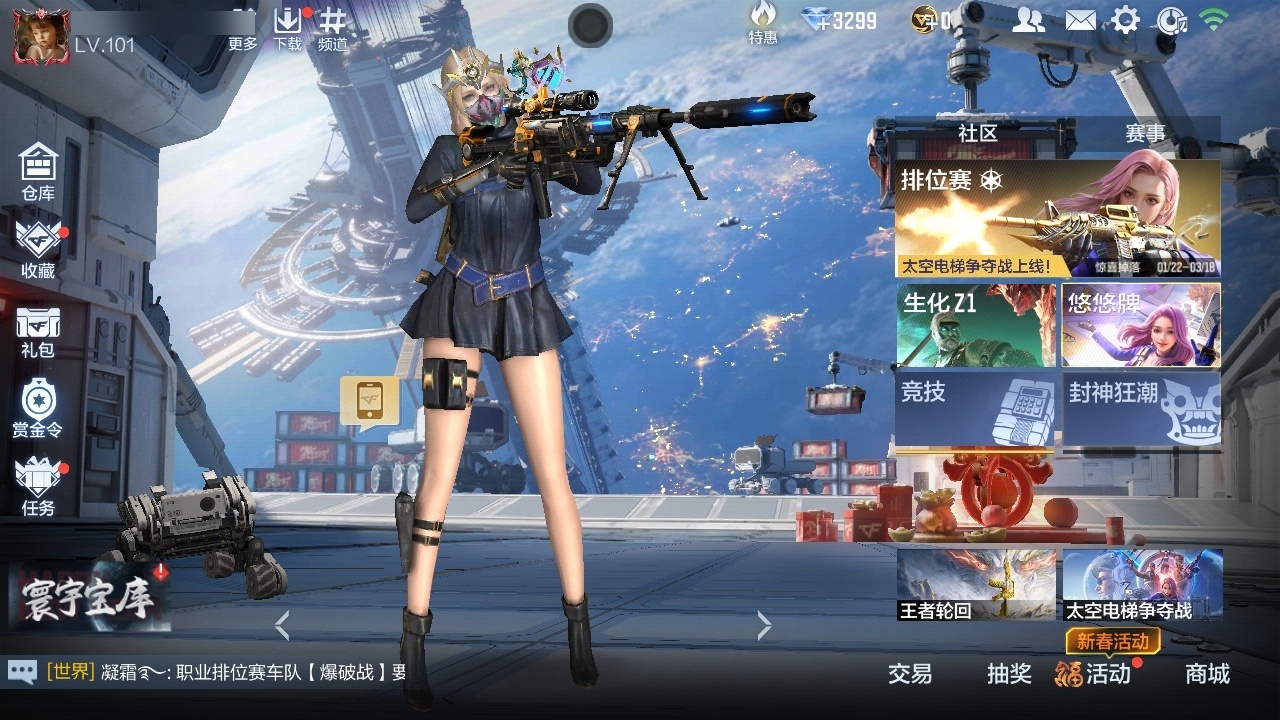The height and width of the screenshot is (720, 1280).
Task: Open the 仓库 warehouse menu
Action: (x=38, y=170)
